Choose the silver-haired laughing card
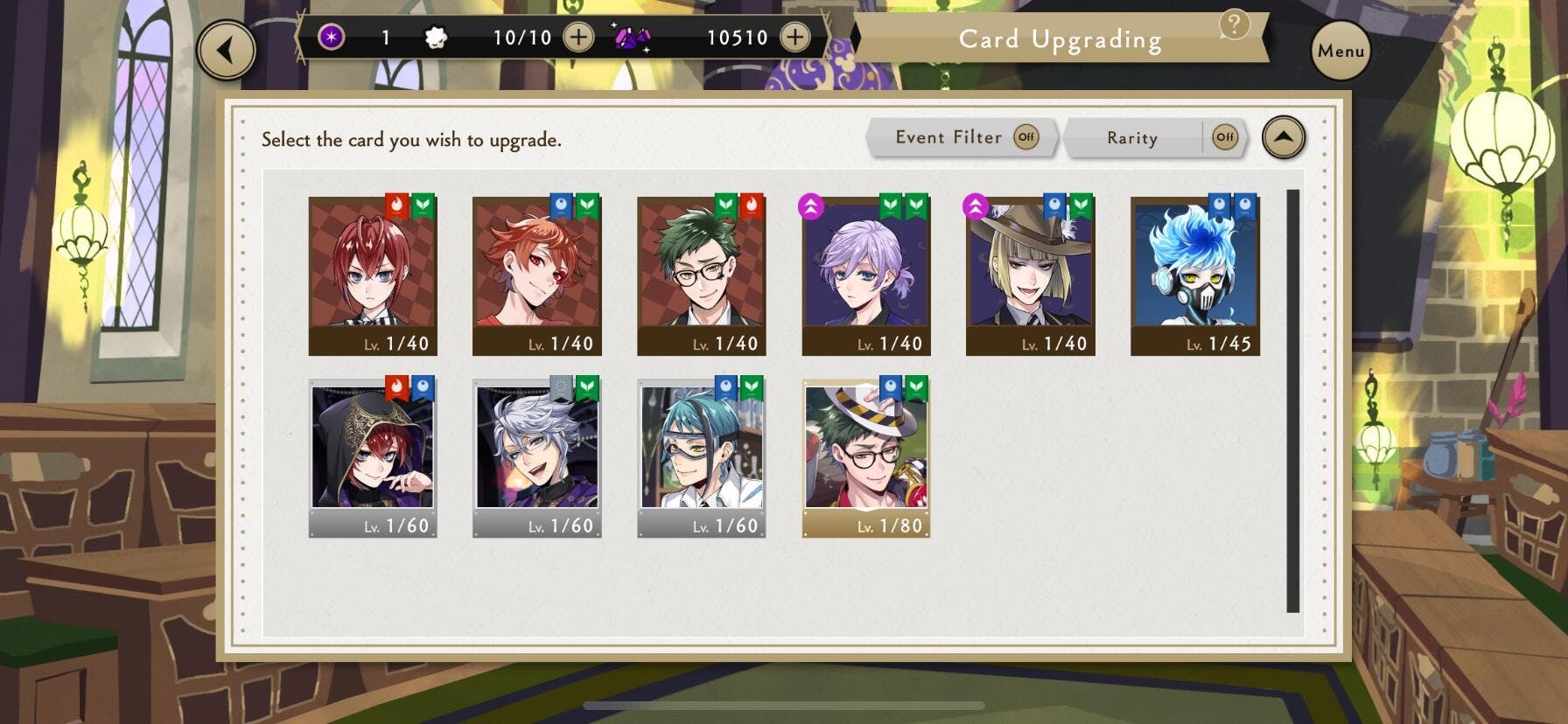 coord(536,456)
